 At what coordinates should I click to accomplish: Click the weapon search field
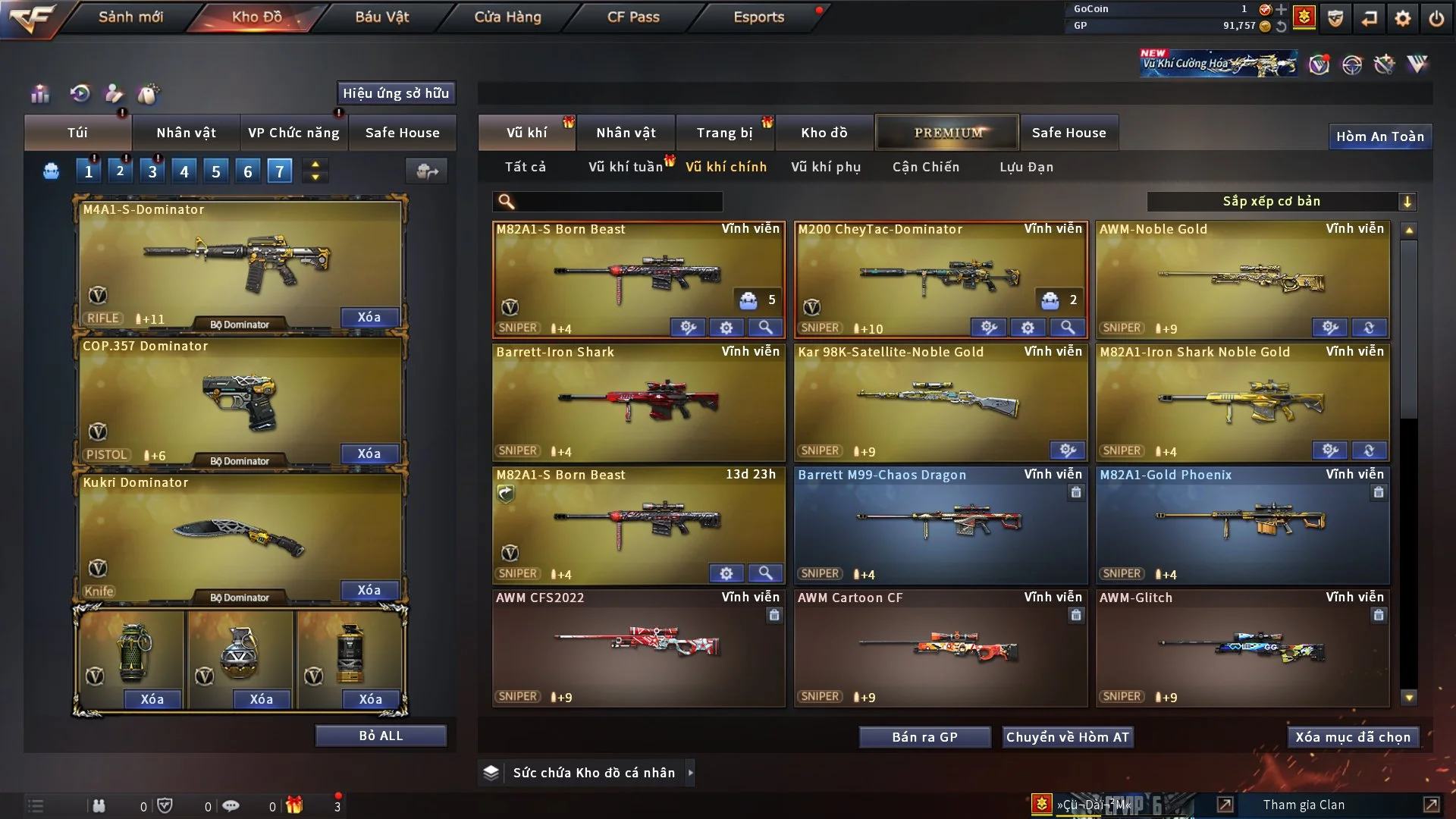point(617,201)
